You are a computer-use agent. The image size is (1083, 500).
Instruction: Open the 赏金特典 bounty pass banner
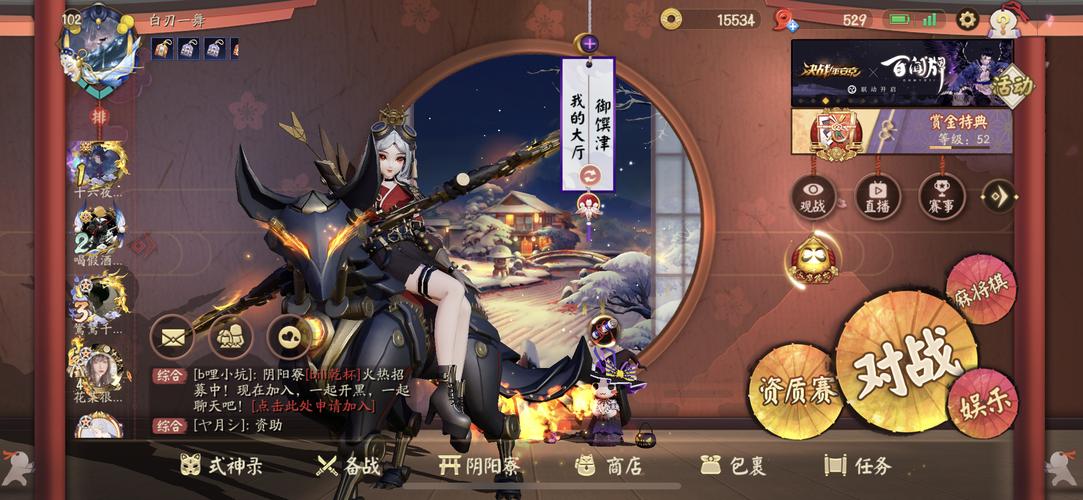[901, 132]
